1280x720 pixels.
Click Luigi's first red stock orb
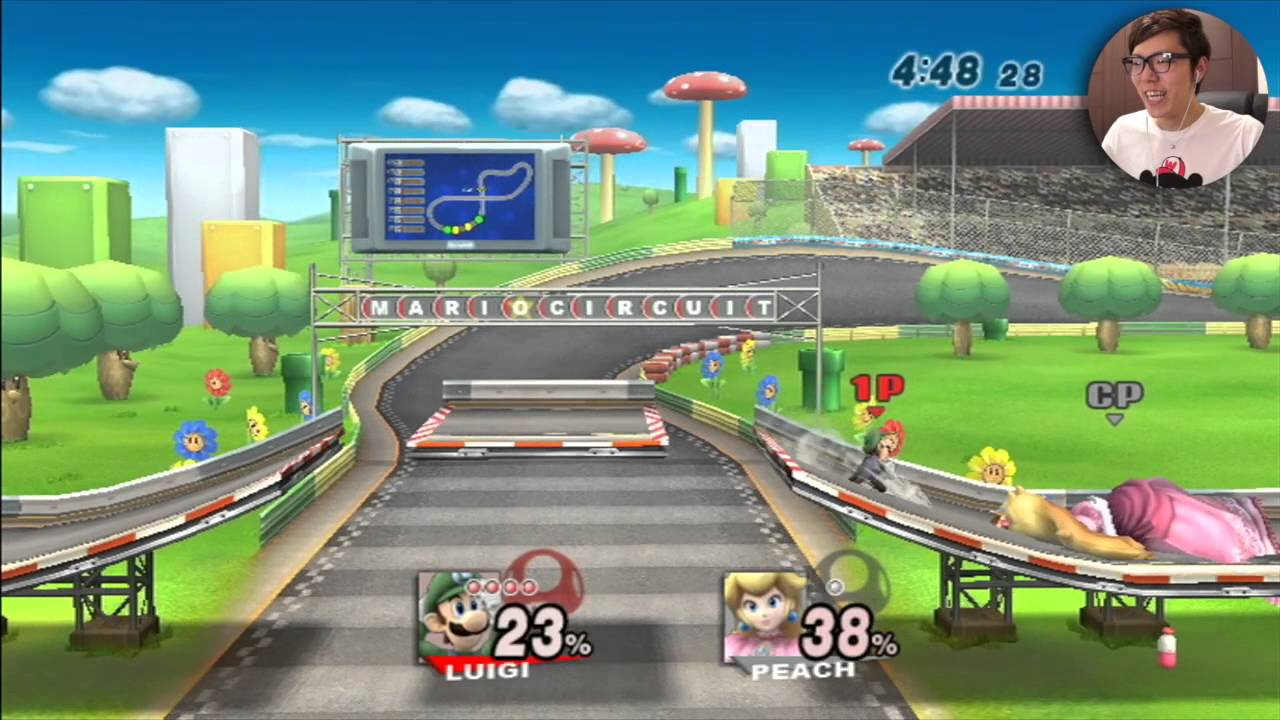[475, 586]
